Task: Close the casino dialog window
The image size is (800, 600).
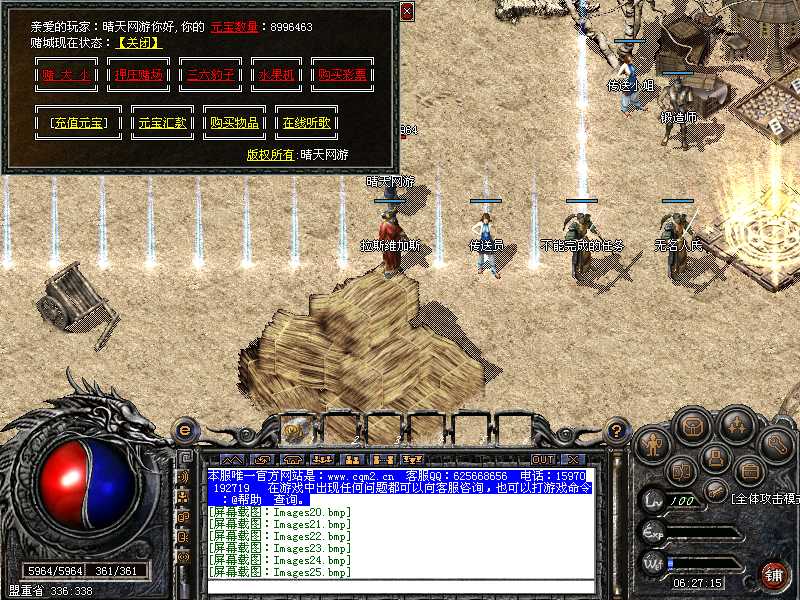Action: coord(406,11)
